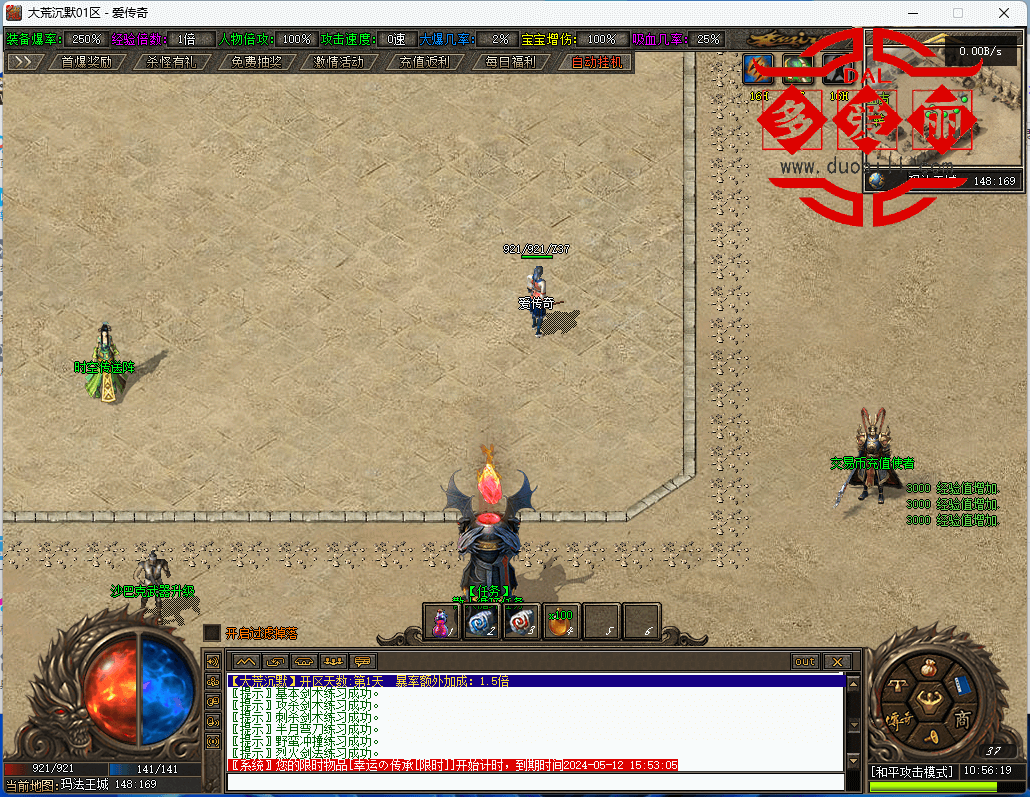Select the x100 orange item in slot 4
The width and height of the screenshot is (1030, 797).
[561, 621]
